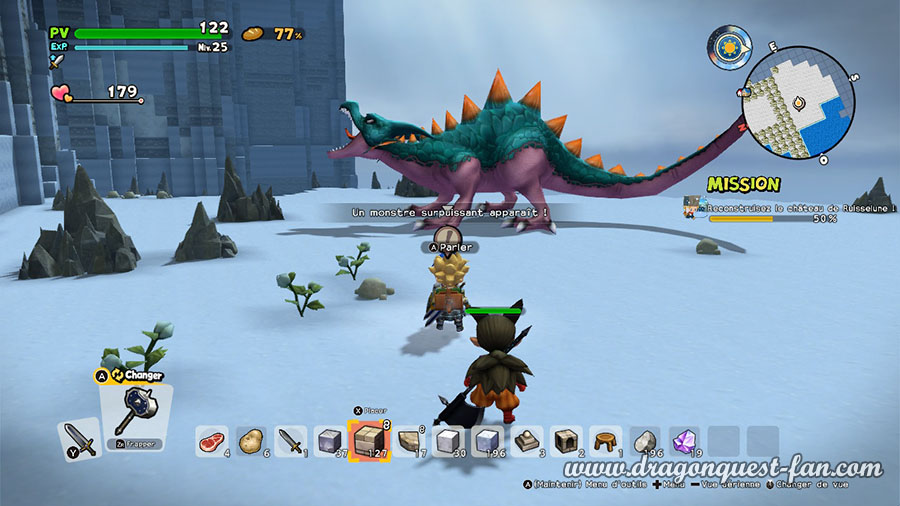The width and height of the screenshot is (900, 506).
Task: Select the wooden stool hotbar slot
Action: [605, 440]
